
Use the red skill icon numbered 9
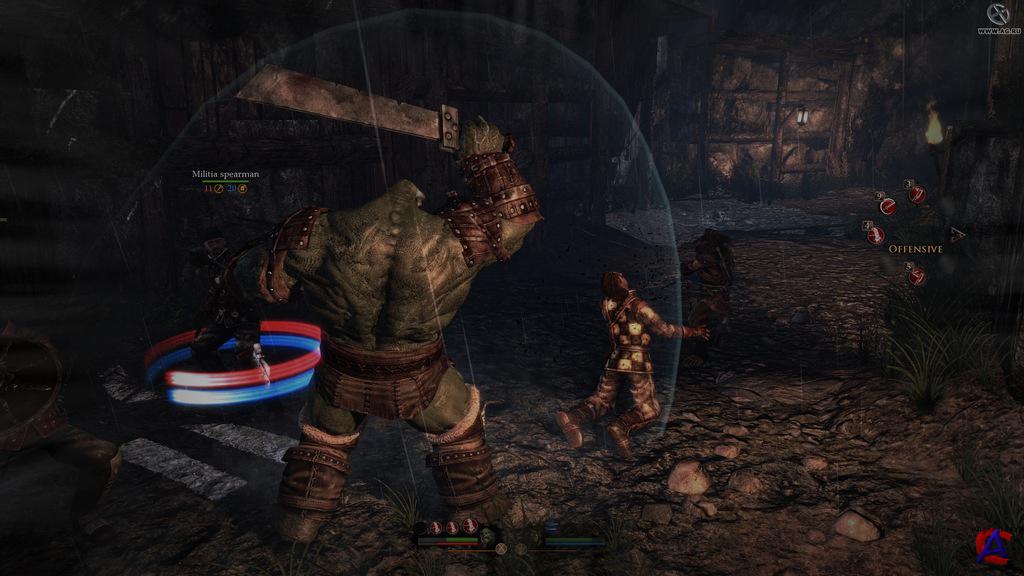coord(887,206)
